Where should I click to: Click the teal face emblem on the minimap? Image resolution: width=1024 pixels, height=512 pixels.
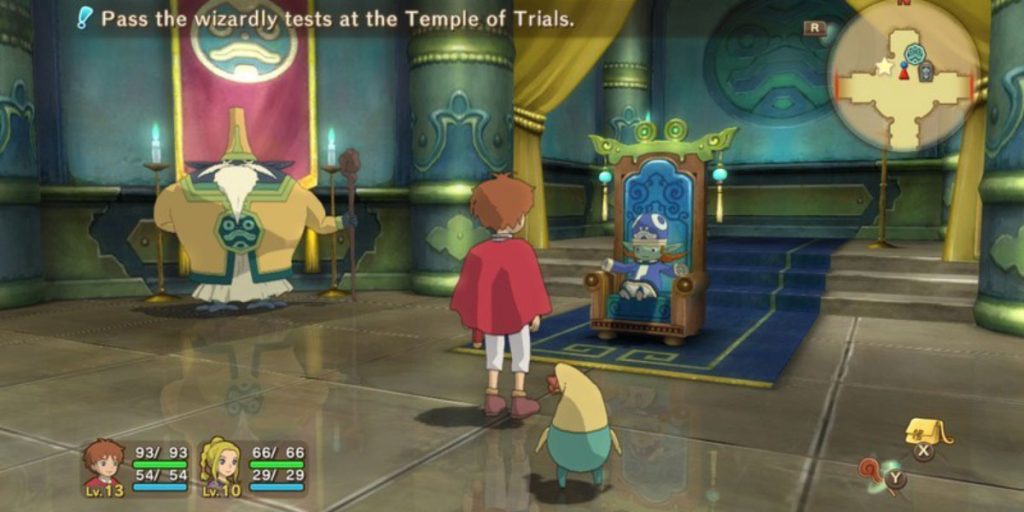pyautogui.click(x=914, y=54)
